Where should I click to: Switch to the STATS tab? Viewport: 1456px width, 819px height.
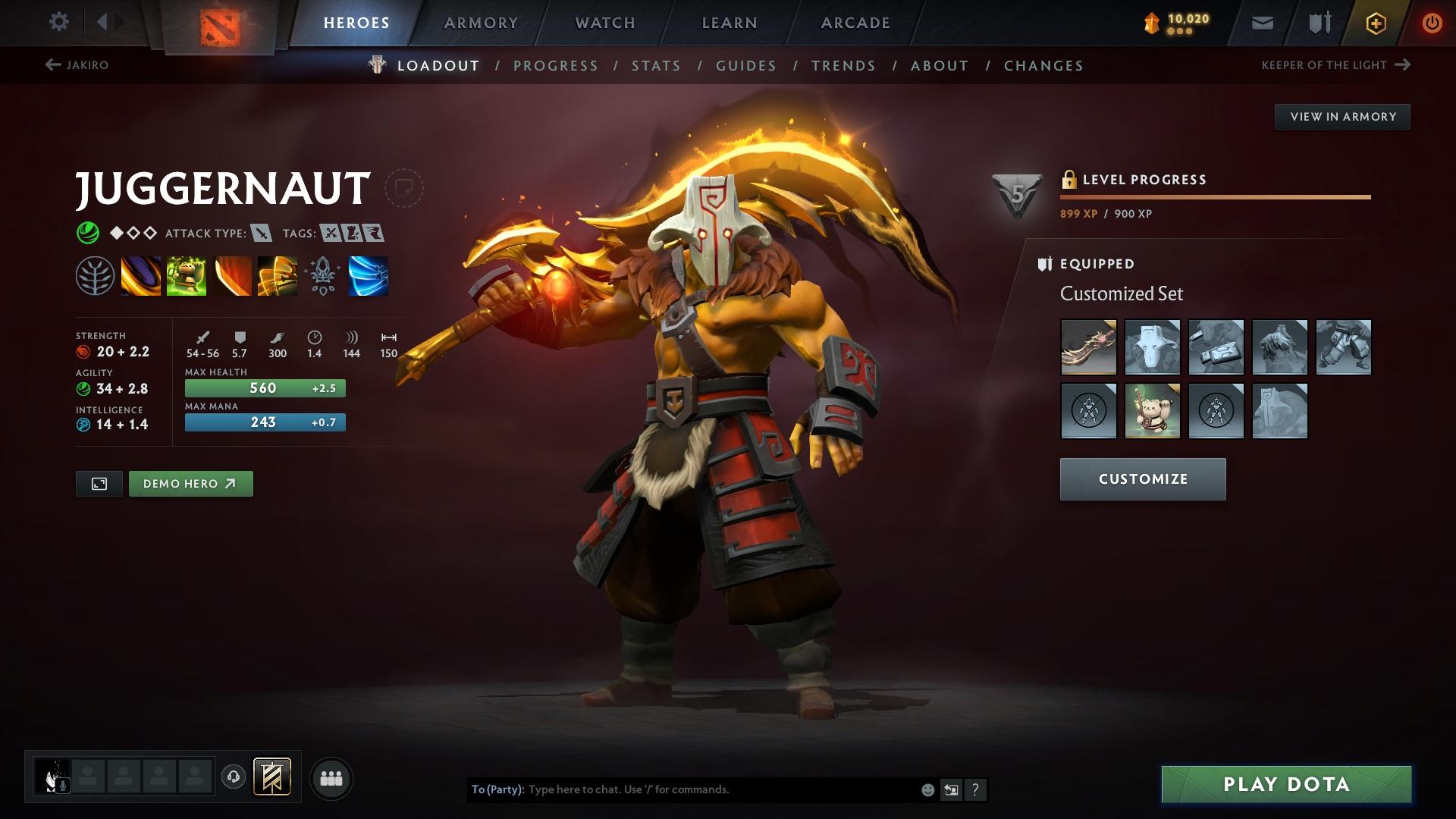(657, 65)
